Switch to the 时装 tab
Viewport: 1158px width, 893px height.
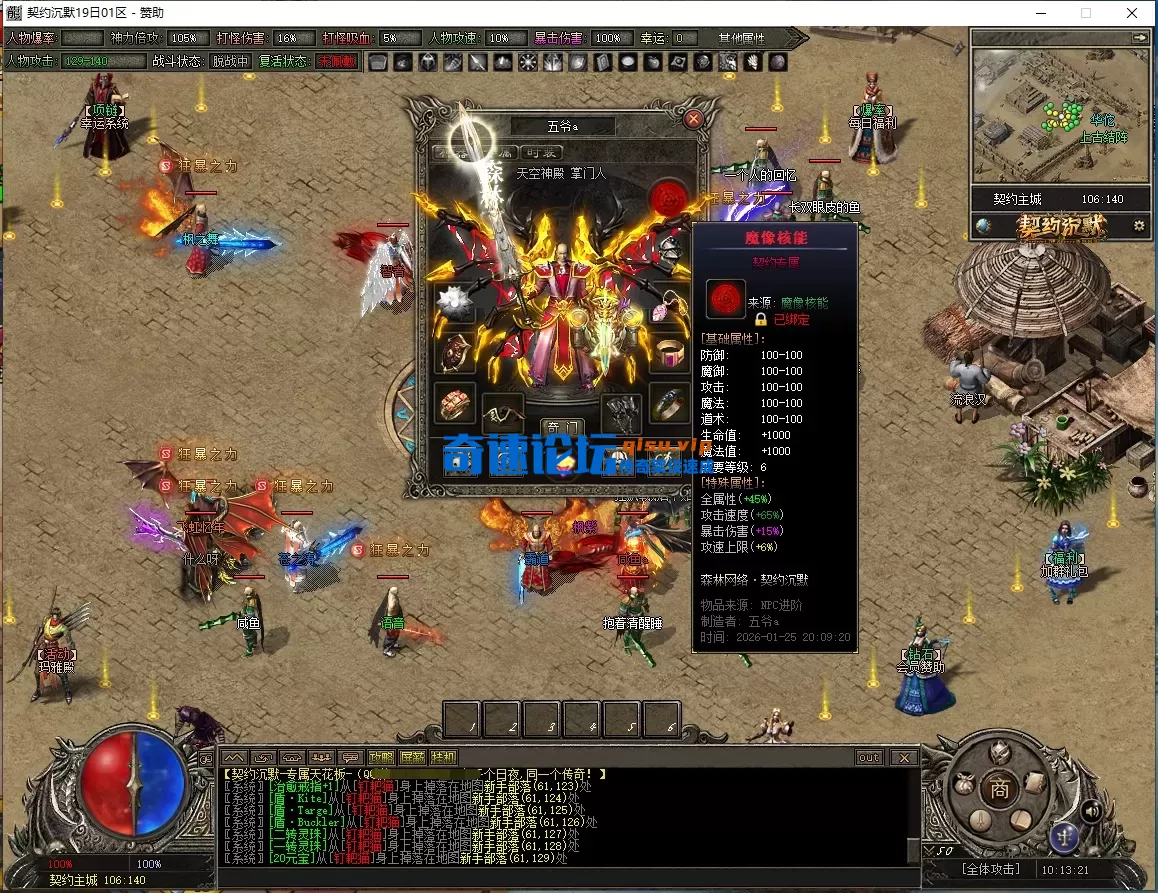tap(542, 153)
